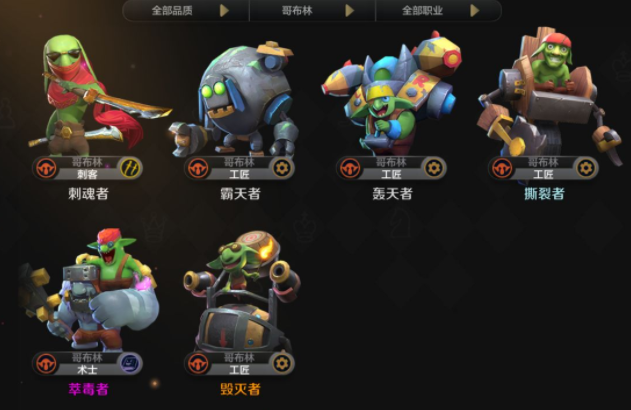The image size is (631, 410).
Task: Open the 哥布林 race filter dropdown
Action: point(311,11)
